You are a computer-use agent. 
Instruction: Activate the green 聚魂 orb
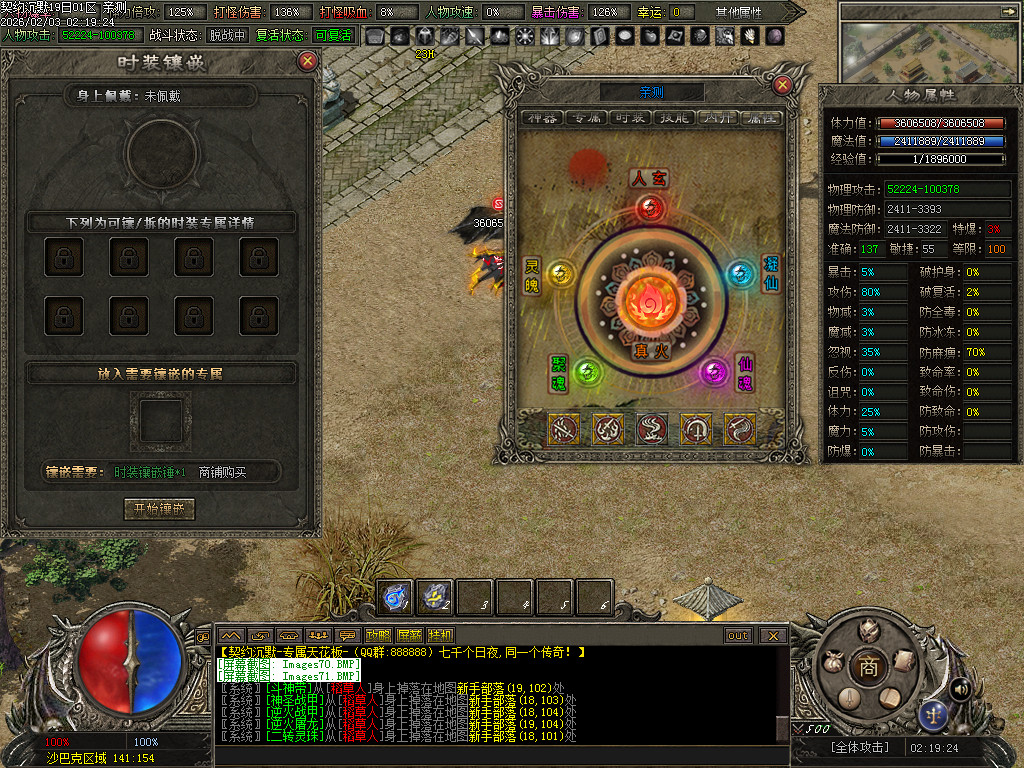(x=588, y=373)
